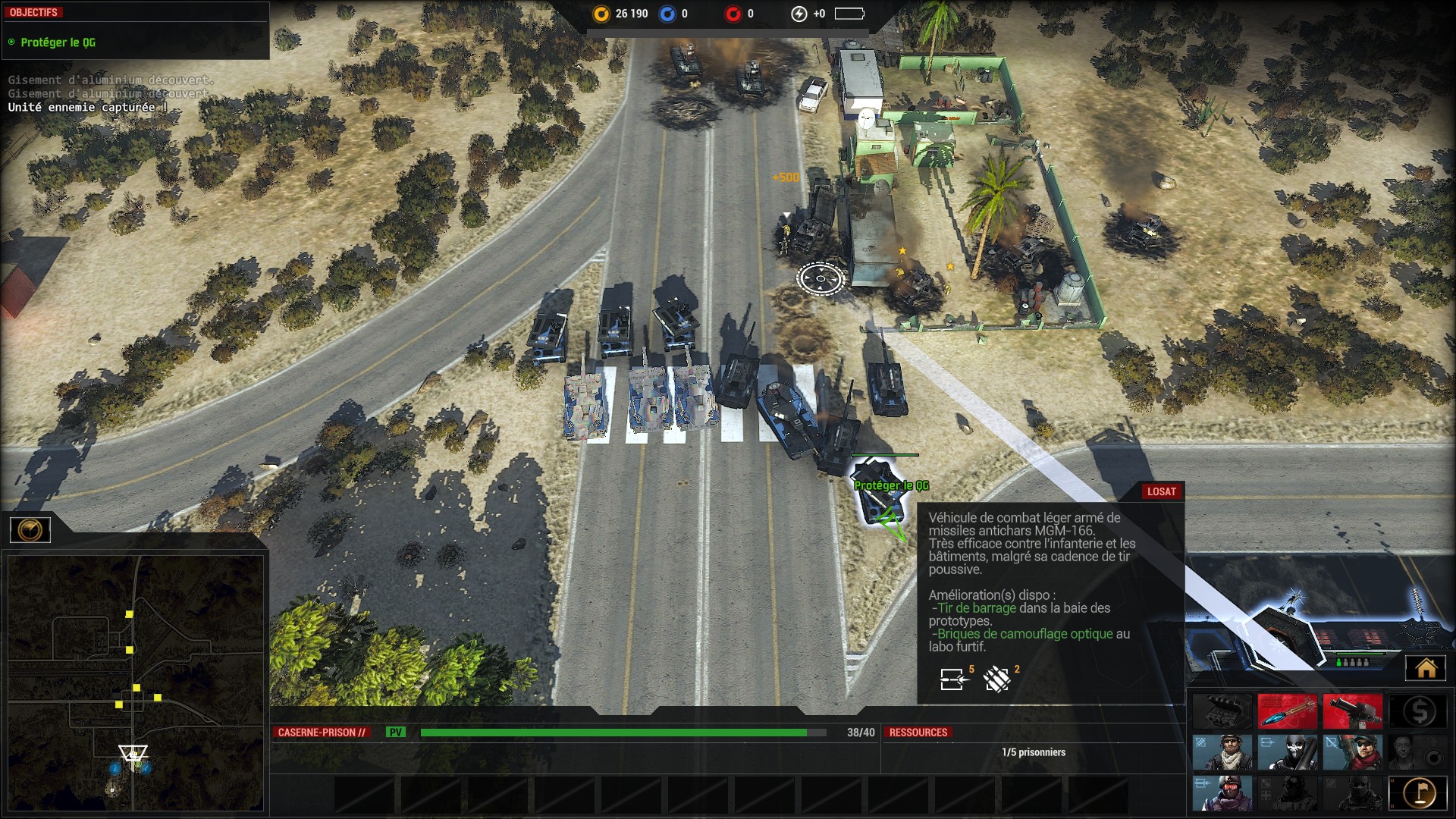
Task: Click the lightning bolt power icon
Action: pos(799,14)
